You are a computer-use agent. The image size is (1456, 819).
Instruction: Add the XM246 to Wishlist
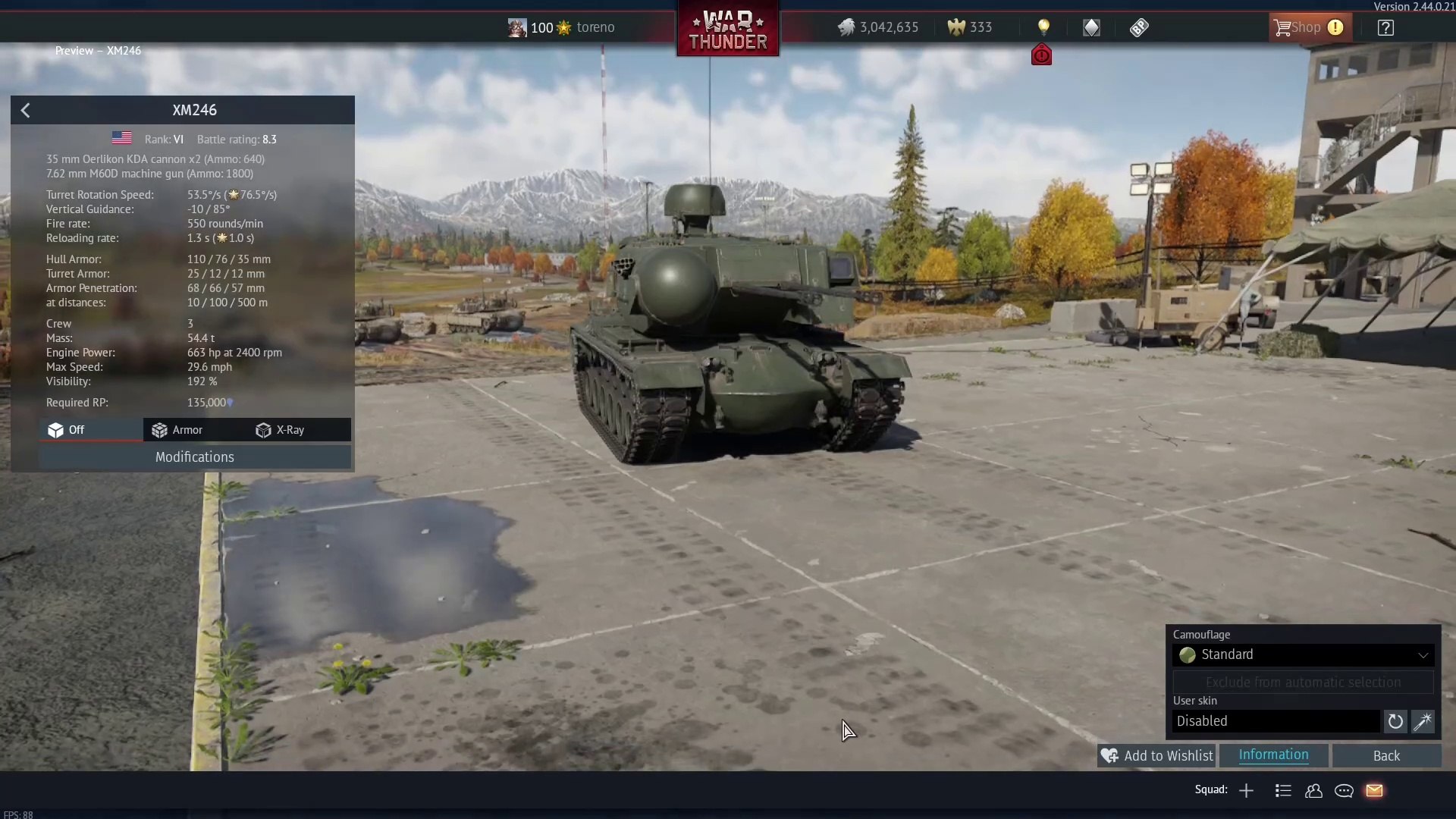click(1157, 756)
